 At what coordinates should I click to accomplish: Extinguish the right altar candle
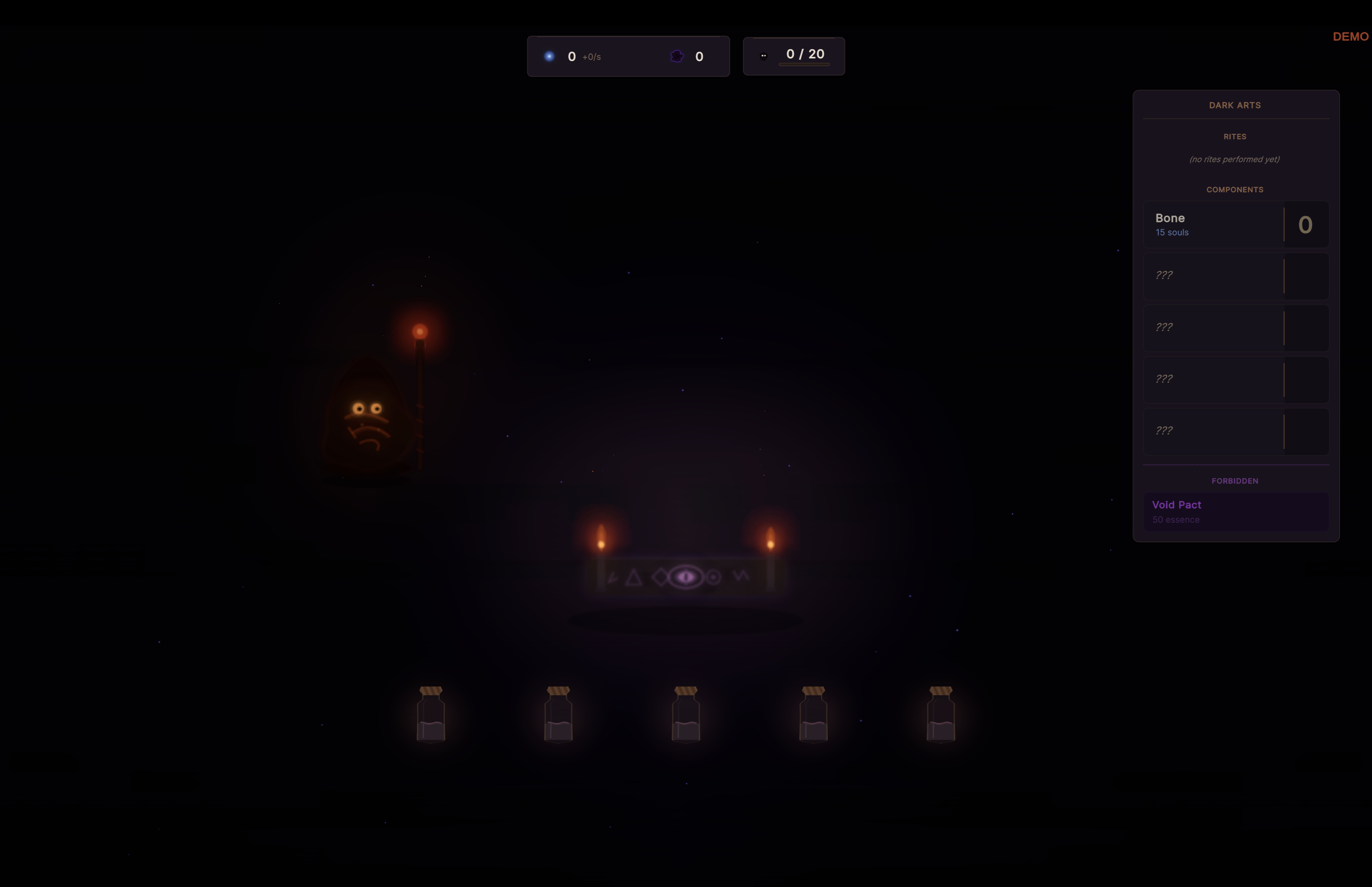[x=770, y=538]
